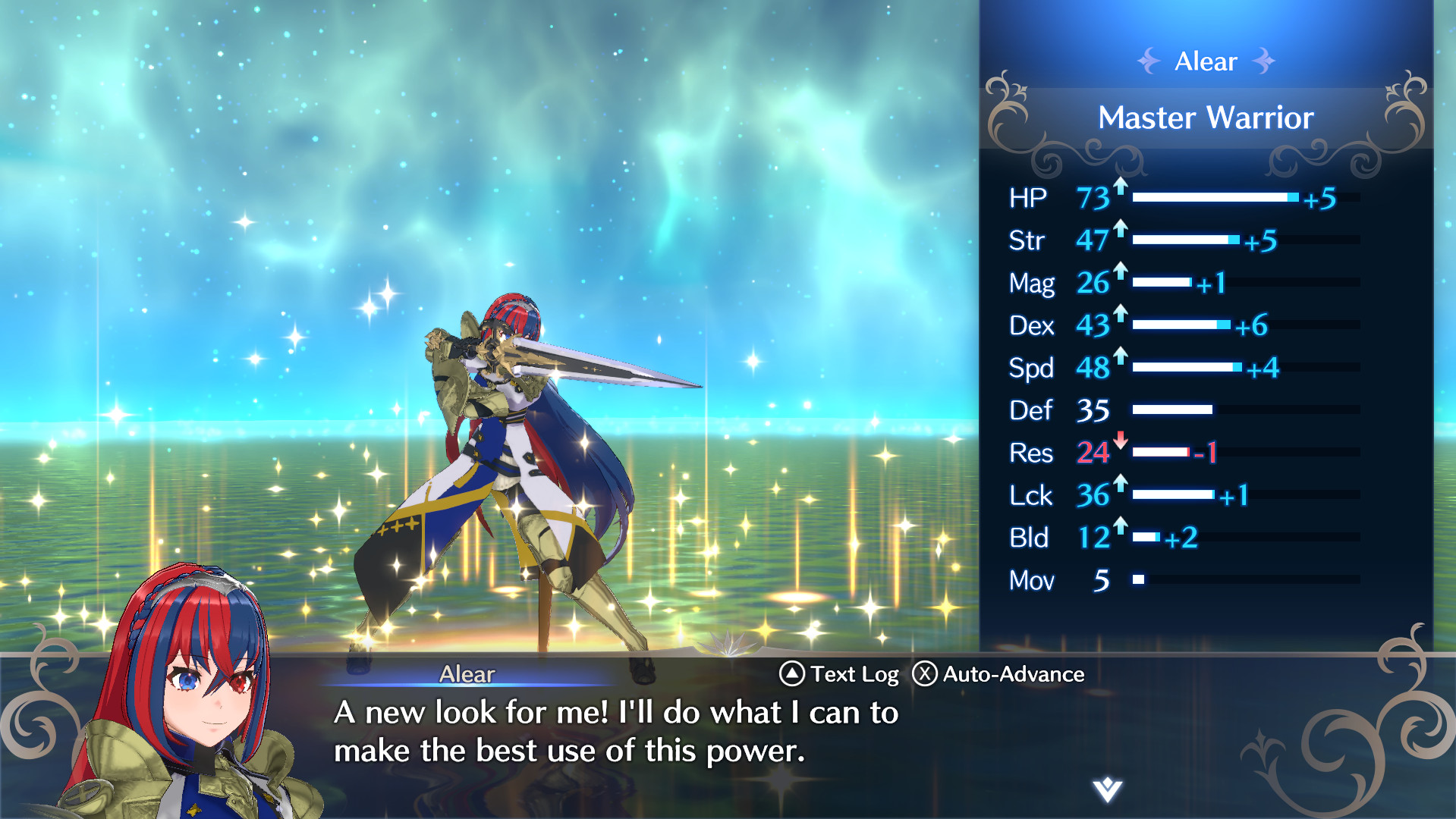
Task: Click the (A) button icon for Text Log
Action: 791,673
